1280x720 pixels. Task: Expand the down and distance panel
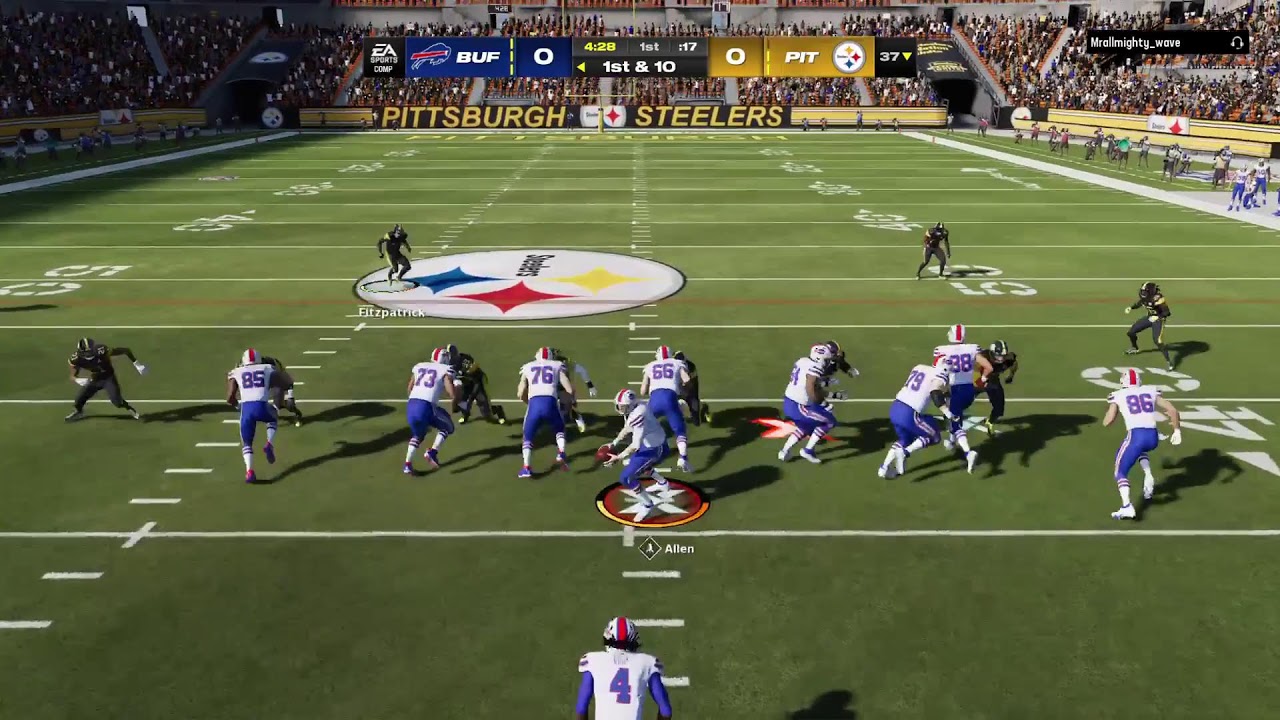(637, 66)
